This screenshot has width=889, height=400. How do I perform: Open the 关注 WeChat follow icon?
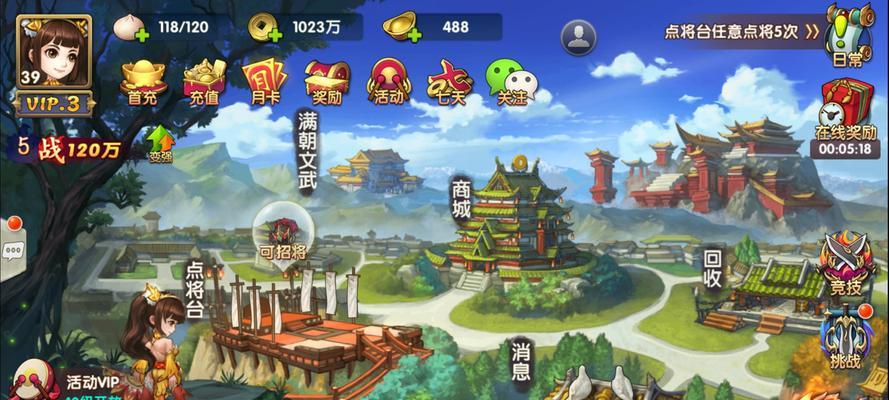click(511, 80)
